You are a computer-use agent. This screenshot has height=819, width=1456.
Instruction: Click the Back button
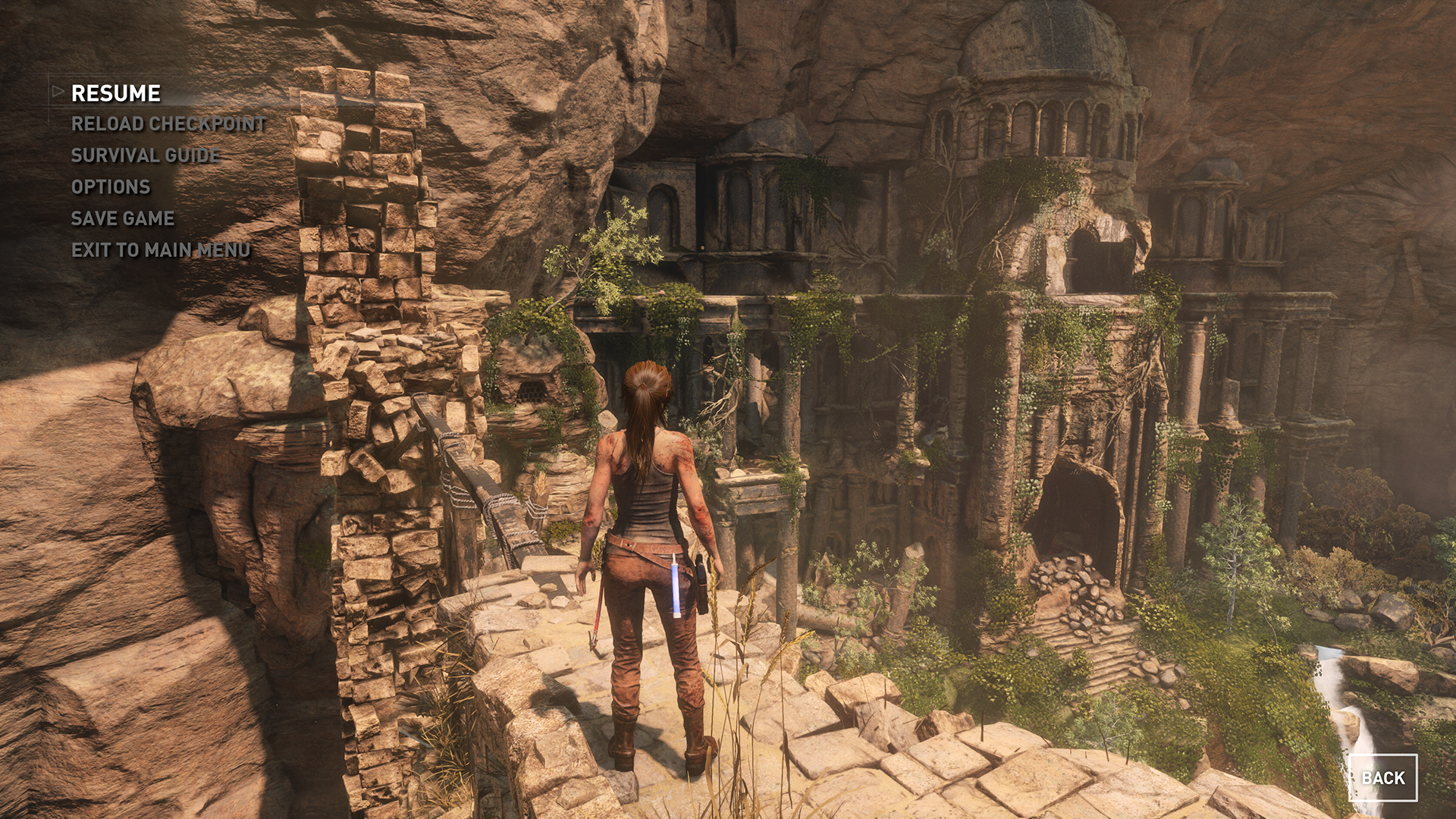pyautogui.click(x=1382, y=778)
